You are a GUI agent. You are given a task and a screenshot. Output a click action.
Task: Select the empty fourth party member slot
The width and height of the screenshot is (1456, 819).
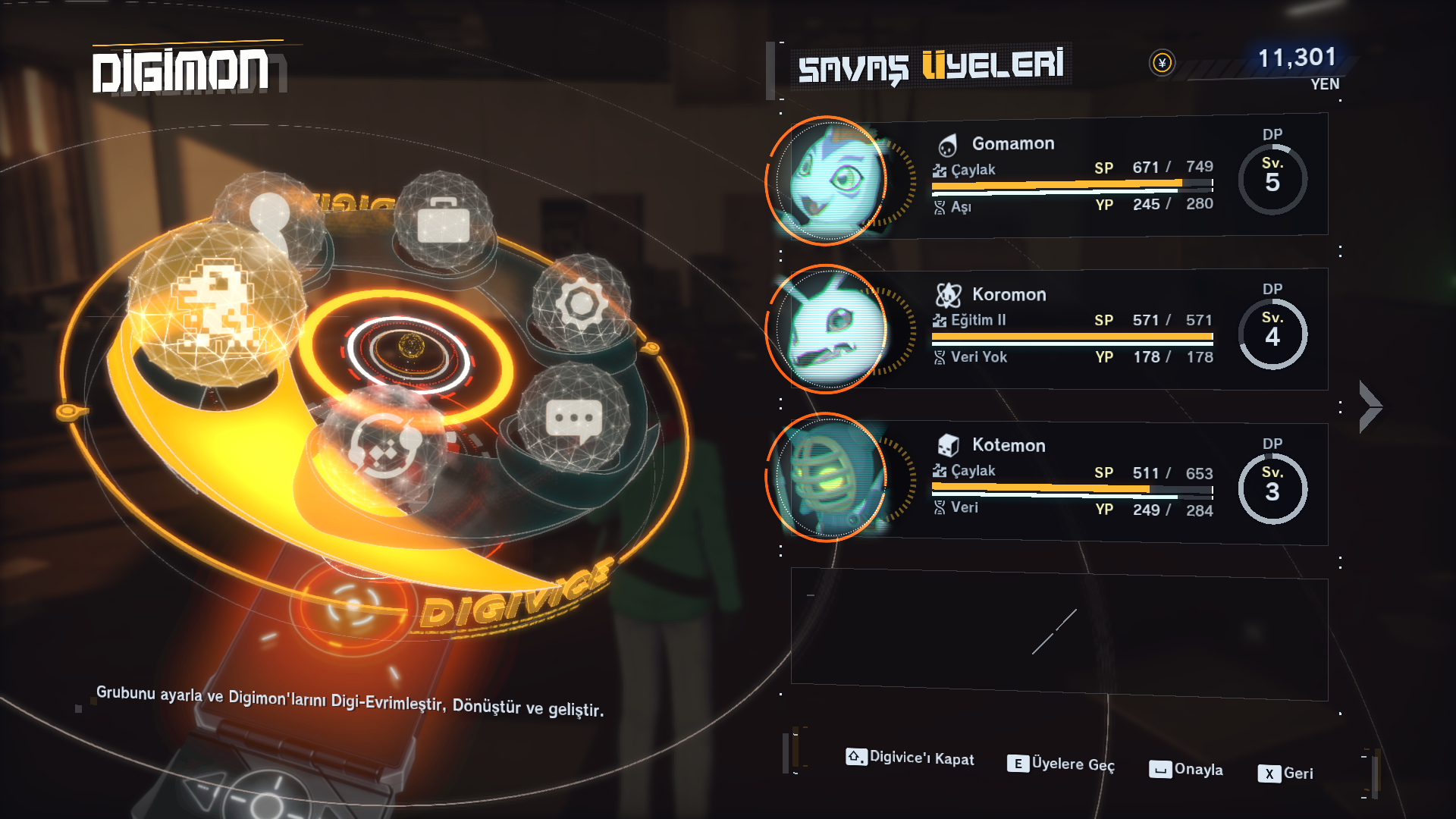[1059, 635]
